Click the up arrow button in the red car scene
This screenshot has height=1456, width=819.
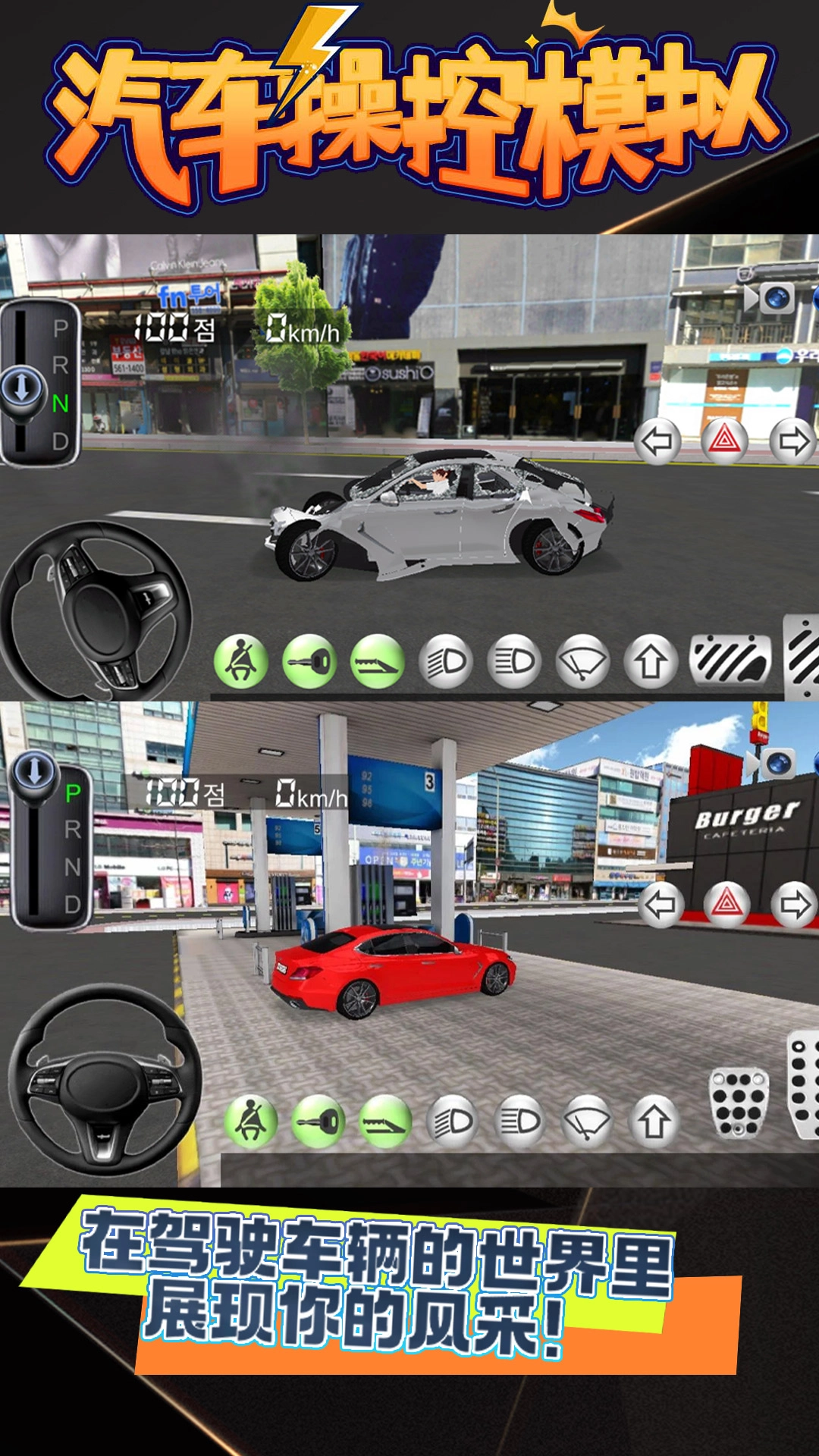tap(654, 1122)
